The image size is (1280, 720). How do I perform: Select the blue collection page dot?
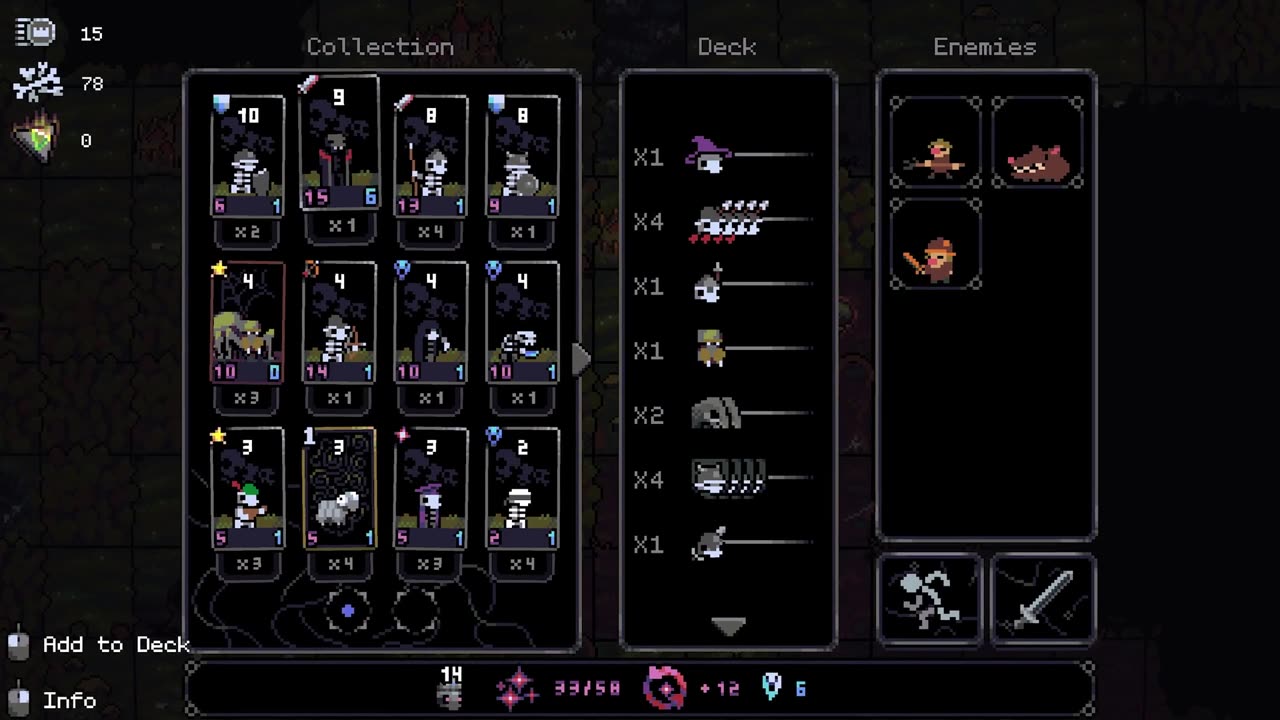click(348, 610)
